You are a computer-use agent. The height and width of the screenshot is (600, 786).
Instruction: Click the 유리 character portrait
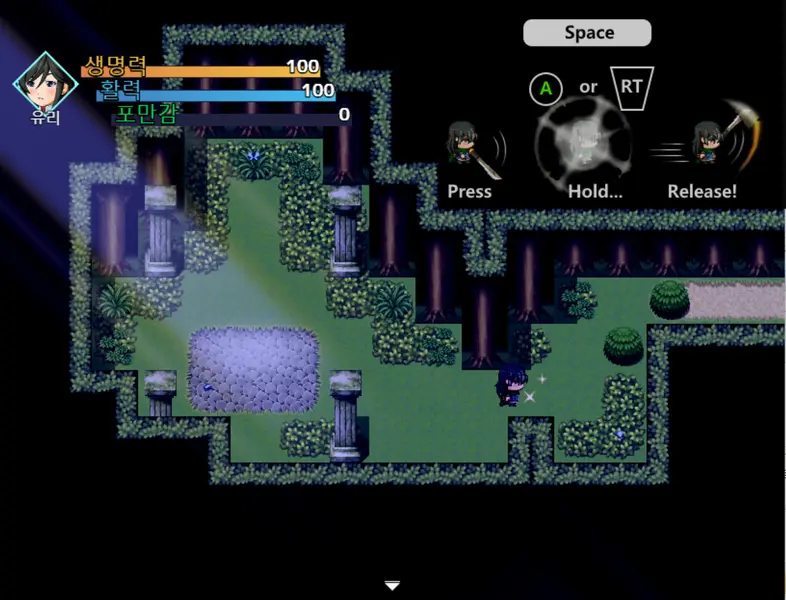pos(46,82)
